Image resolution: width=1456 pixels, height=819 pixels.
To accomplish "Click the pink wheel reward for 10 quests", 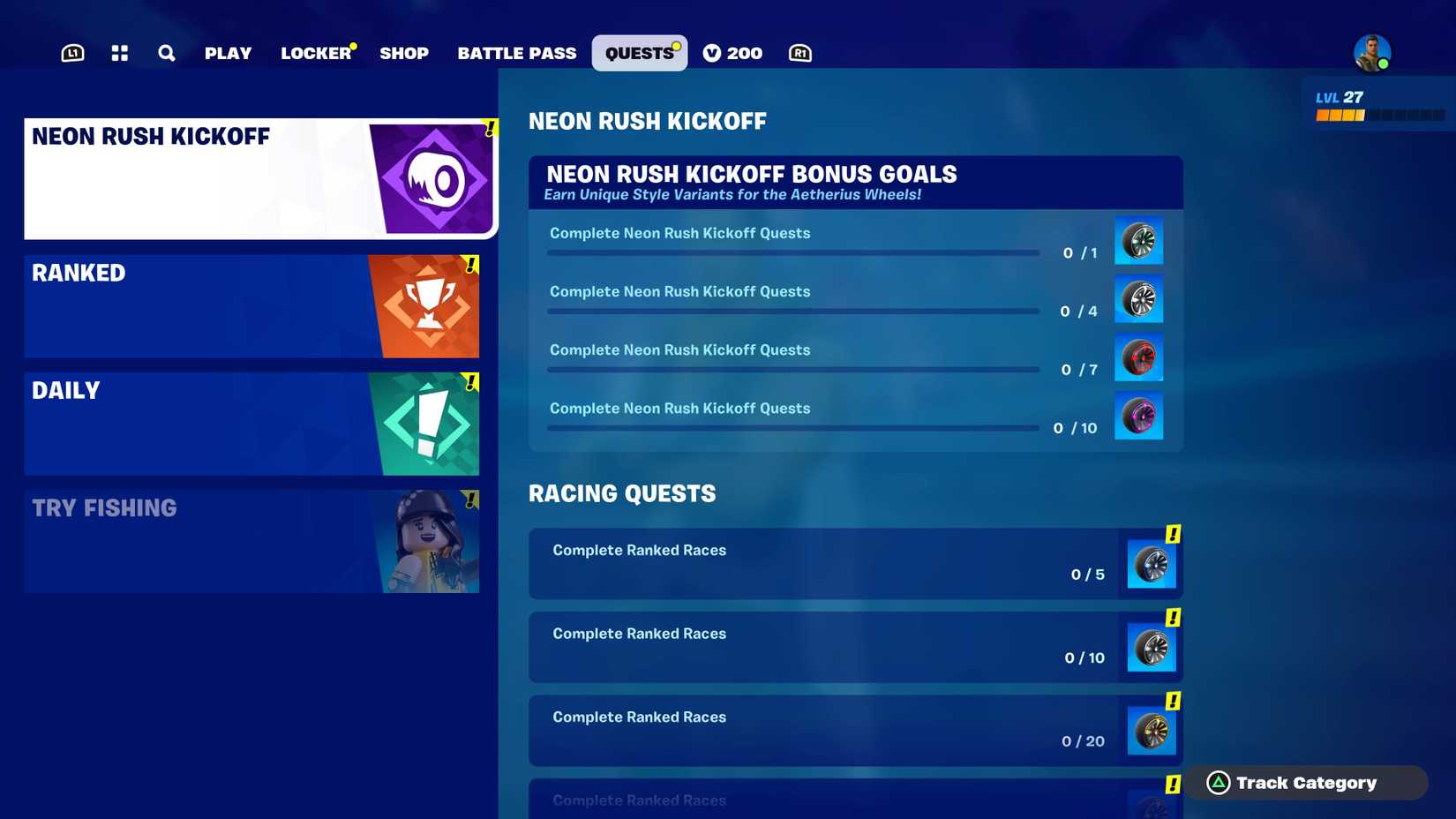I will click(1138, 416).
